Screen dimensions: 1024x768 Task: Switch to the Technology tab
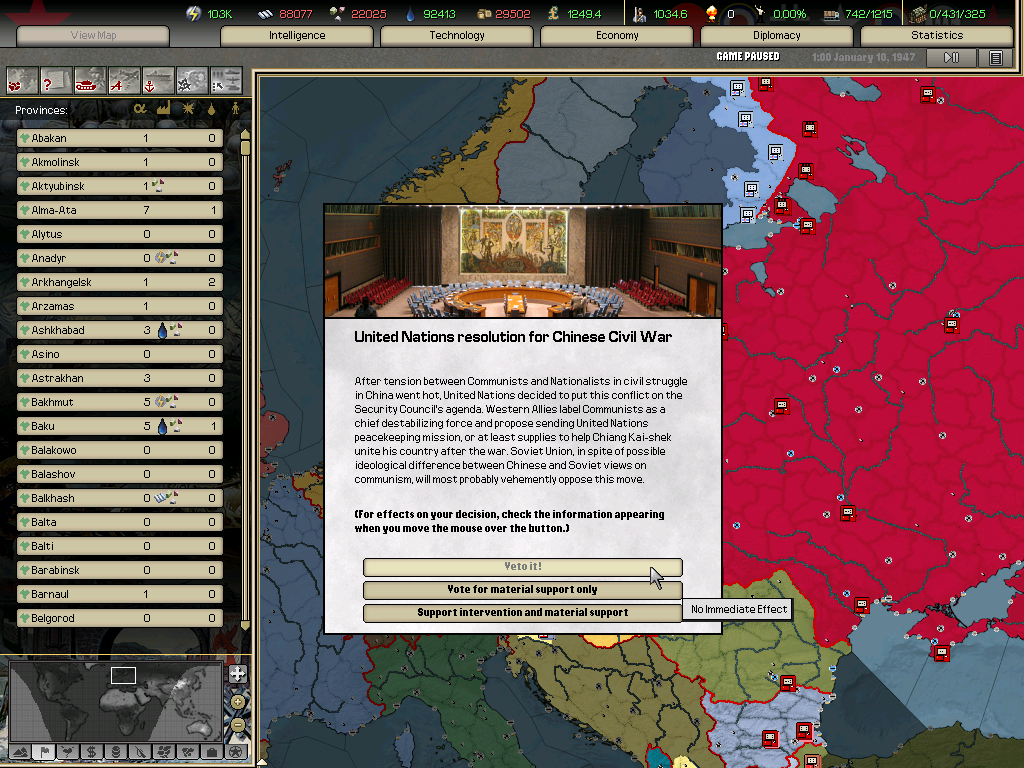(457, 36)
